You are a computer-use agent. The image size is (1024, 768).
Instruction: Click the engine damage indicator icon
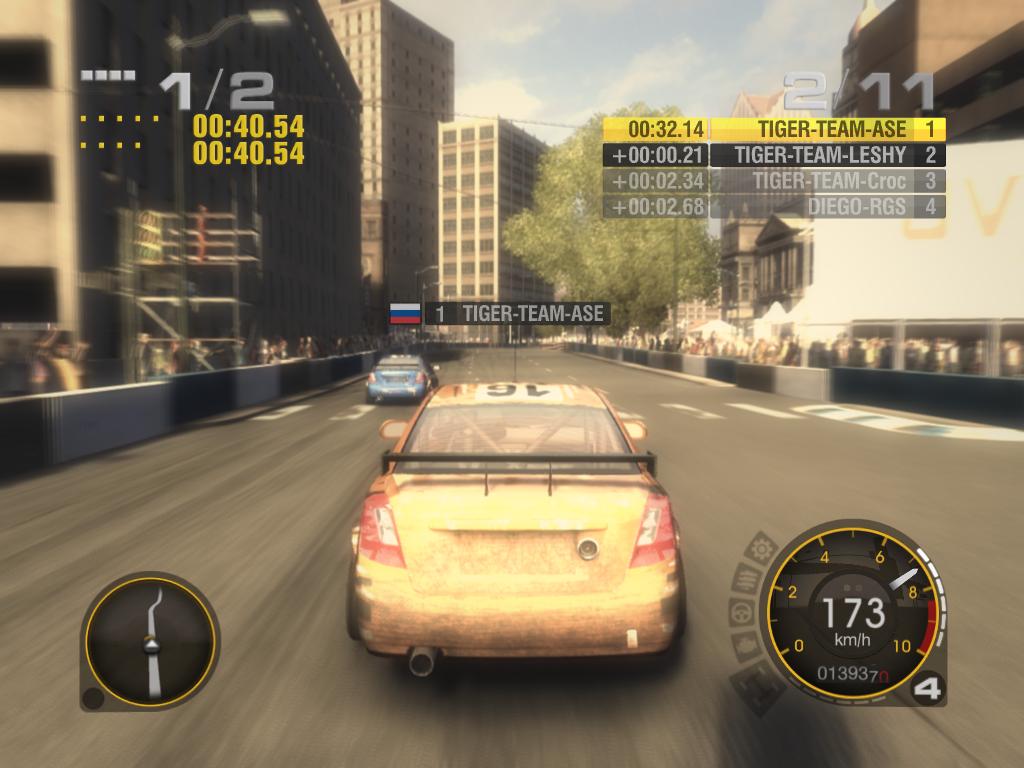click(744, 644)
